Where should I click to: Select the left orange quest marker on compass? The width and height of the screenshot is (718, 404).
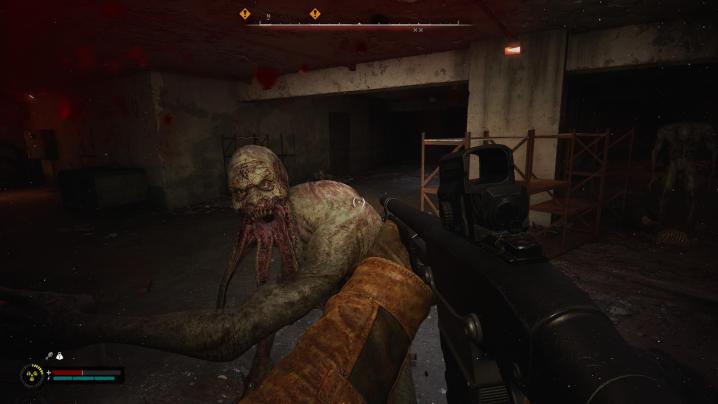click(244, 13)
